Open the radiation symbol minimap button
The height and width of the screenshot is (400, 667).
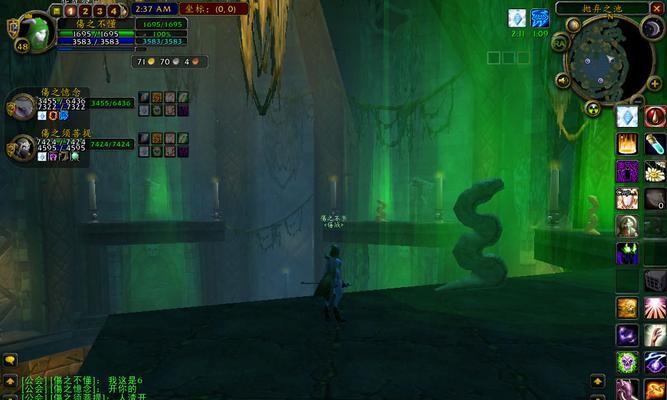coord(593,109)
